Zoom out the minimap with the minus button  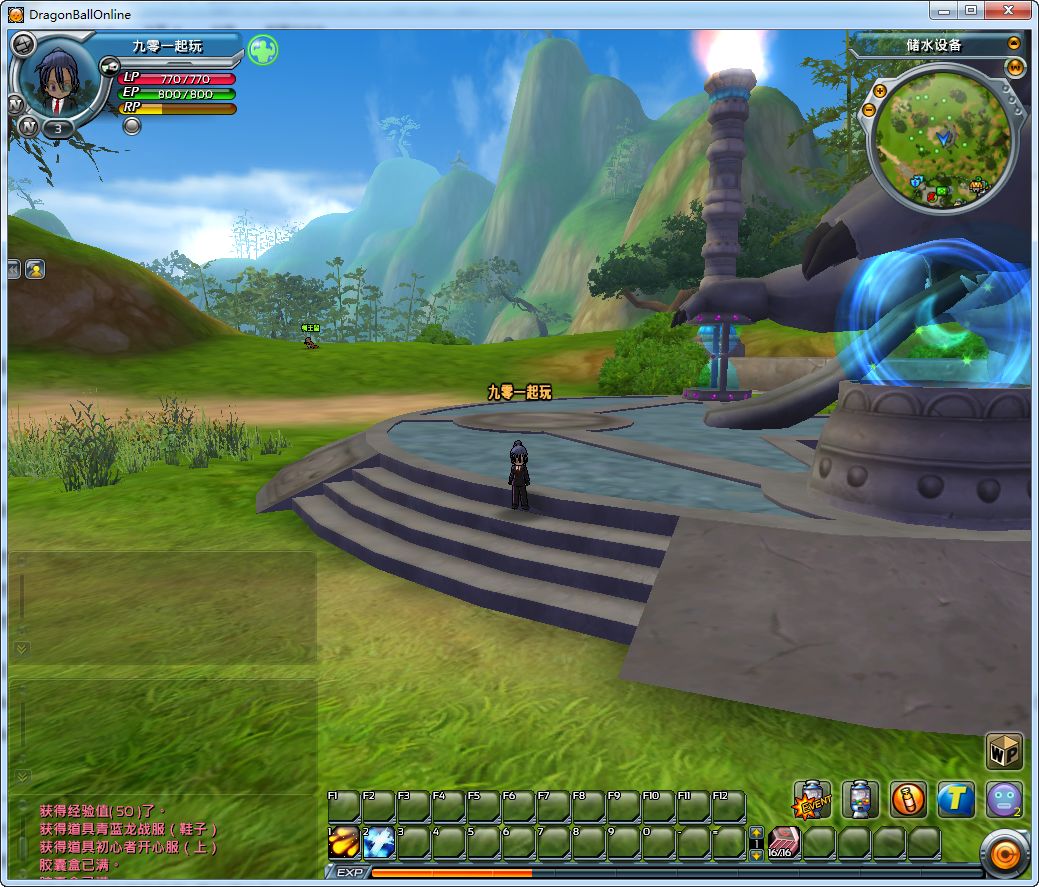[868, 109]
